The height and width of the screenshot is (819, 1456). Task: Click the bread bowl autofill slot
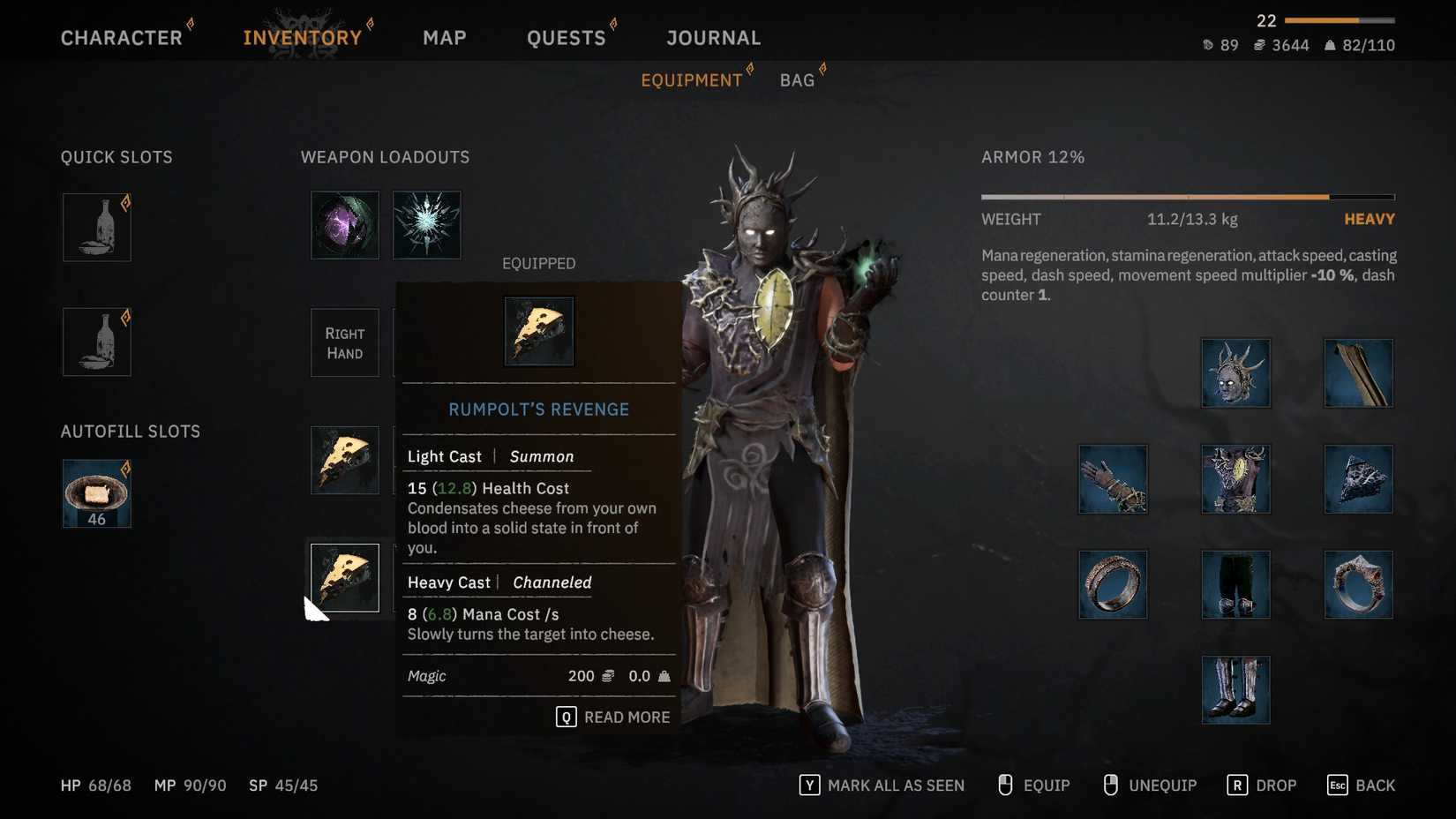point(96,493)
